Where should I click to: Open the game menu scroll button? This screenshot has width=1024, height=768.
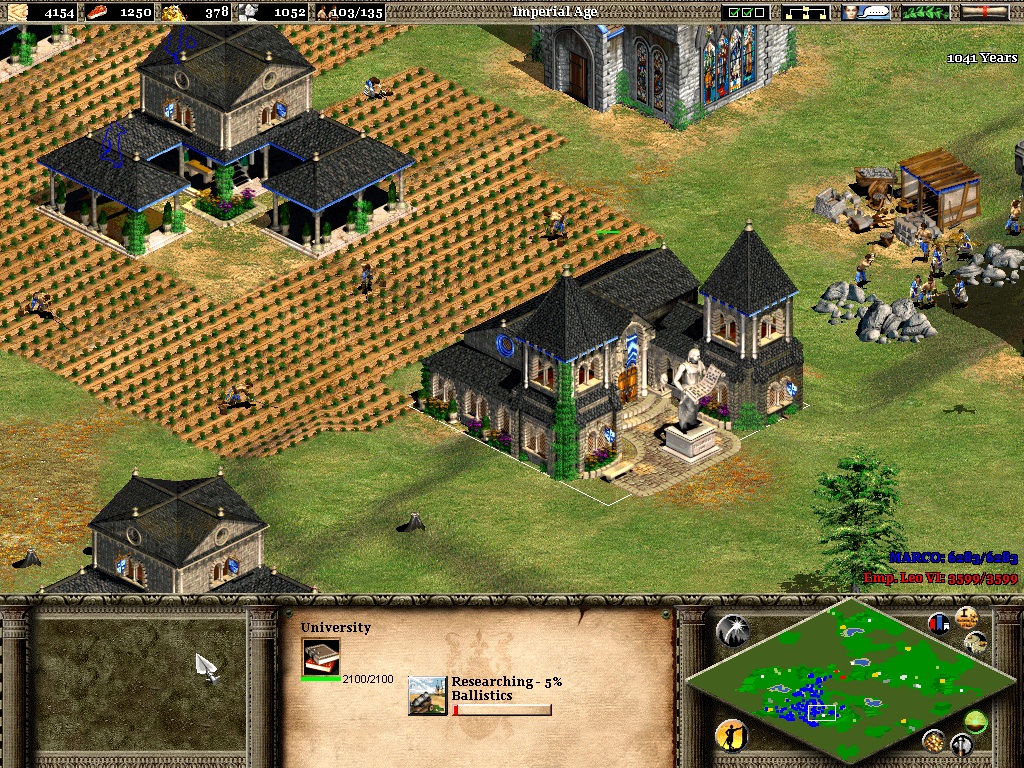[x=984, y=12]
